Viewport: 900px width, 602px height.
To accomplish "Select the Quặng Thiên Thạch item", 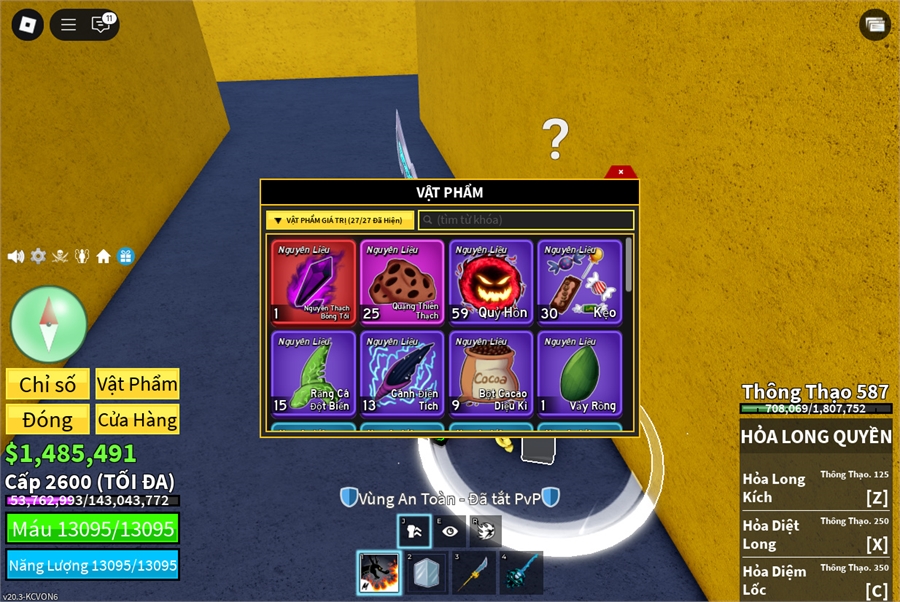I will tap(402, 283).
